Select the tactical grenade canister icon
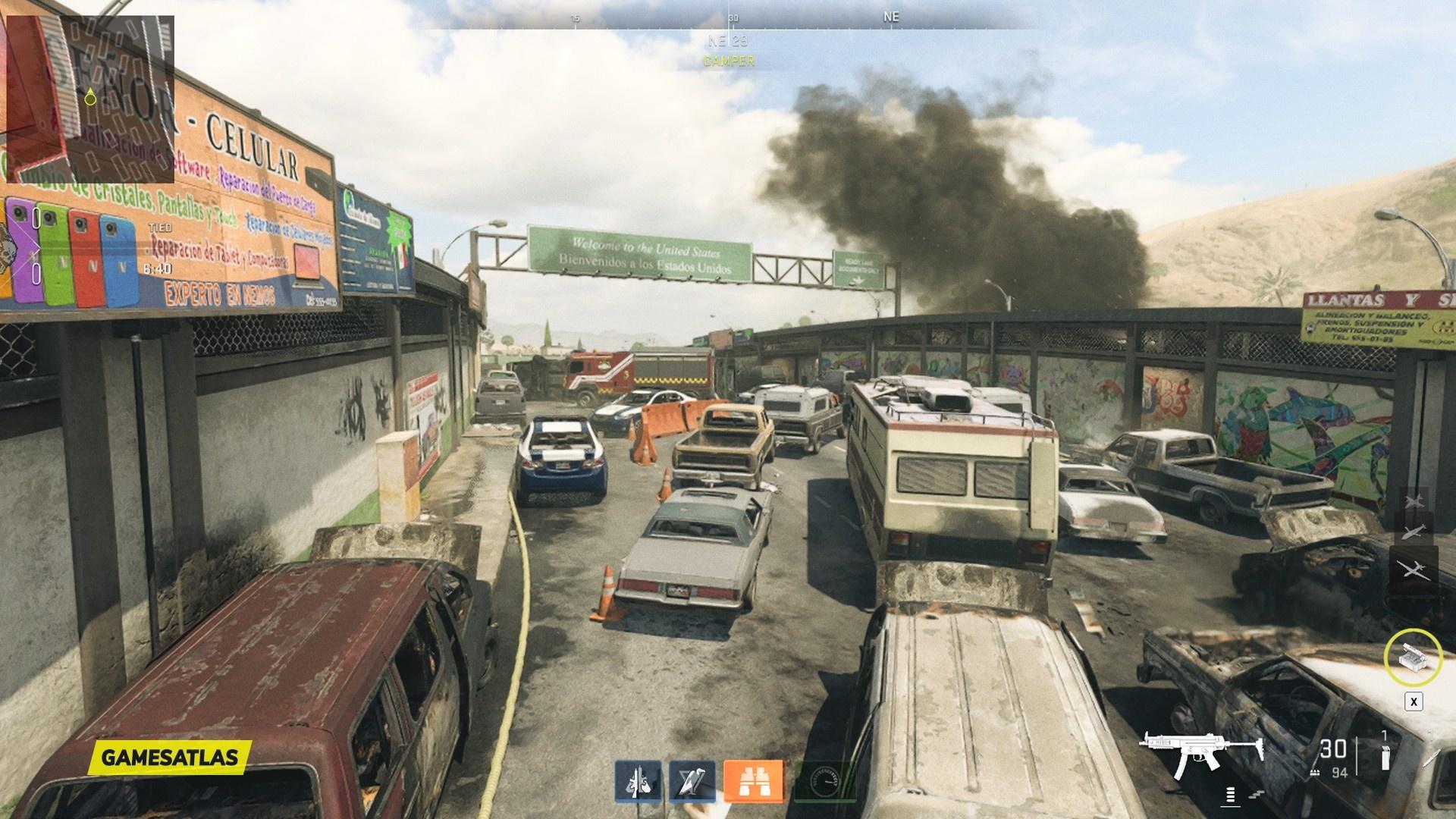 coord(1385,757)
